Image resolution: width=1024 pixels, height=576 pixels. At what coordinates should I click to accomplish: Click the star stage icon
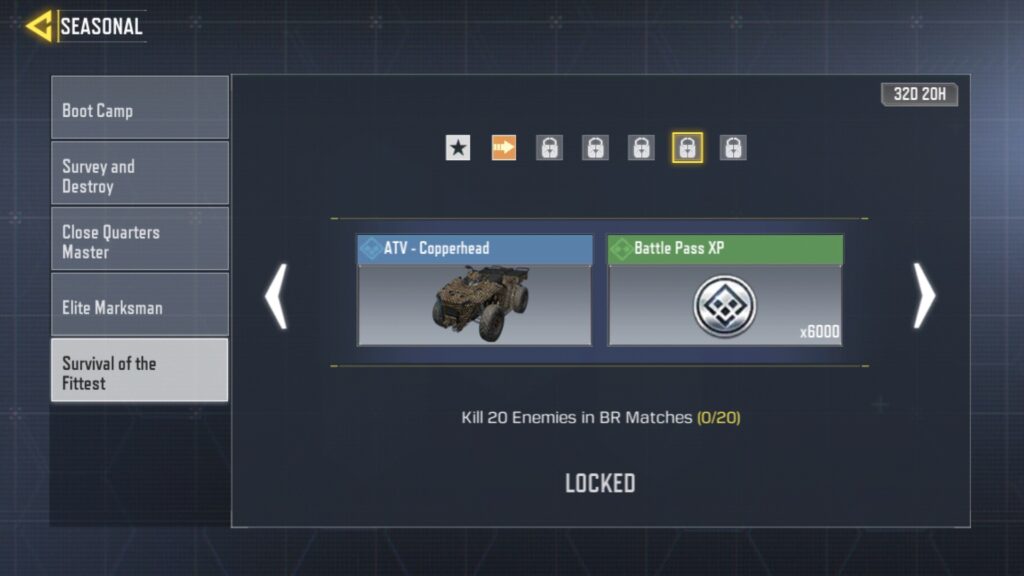pos(458,148)
